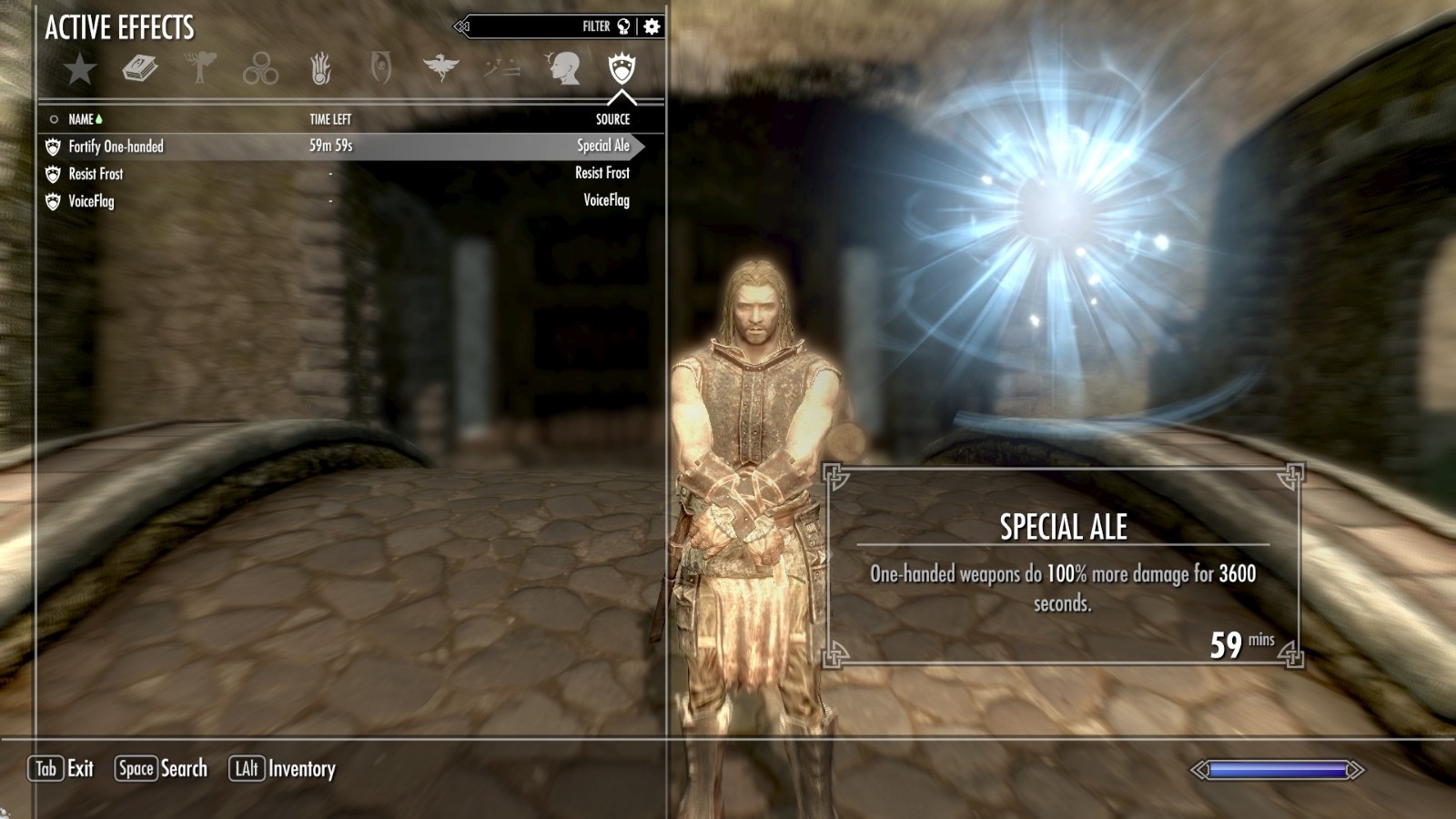Switch to the Alteration tree tab
Viewport: 1456px width, 819px height.
pyautogui.click(x=200, y=69)
